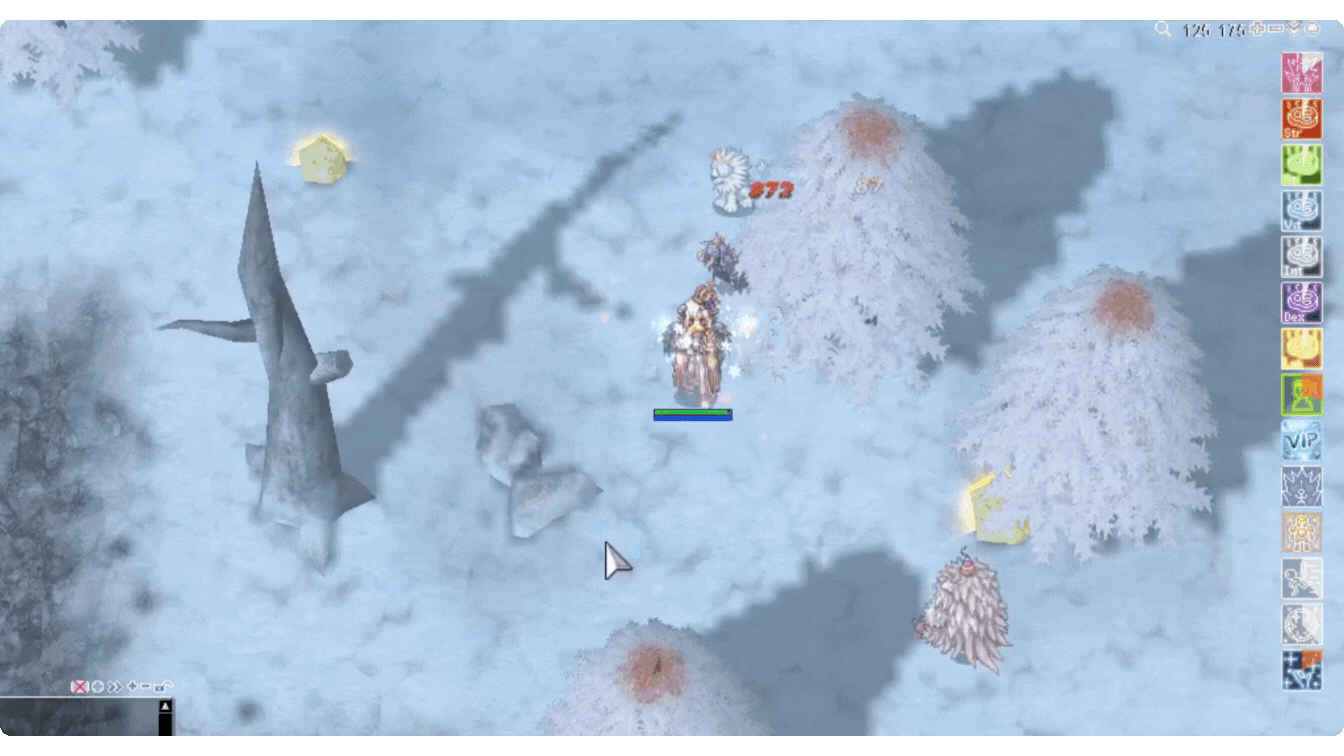Screen dimensions: 1344x756
Task: Click the chat box double-arrow button
Action: [x=115, y=687]
